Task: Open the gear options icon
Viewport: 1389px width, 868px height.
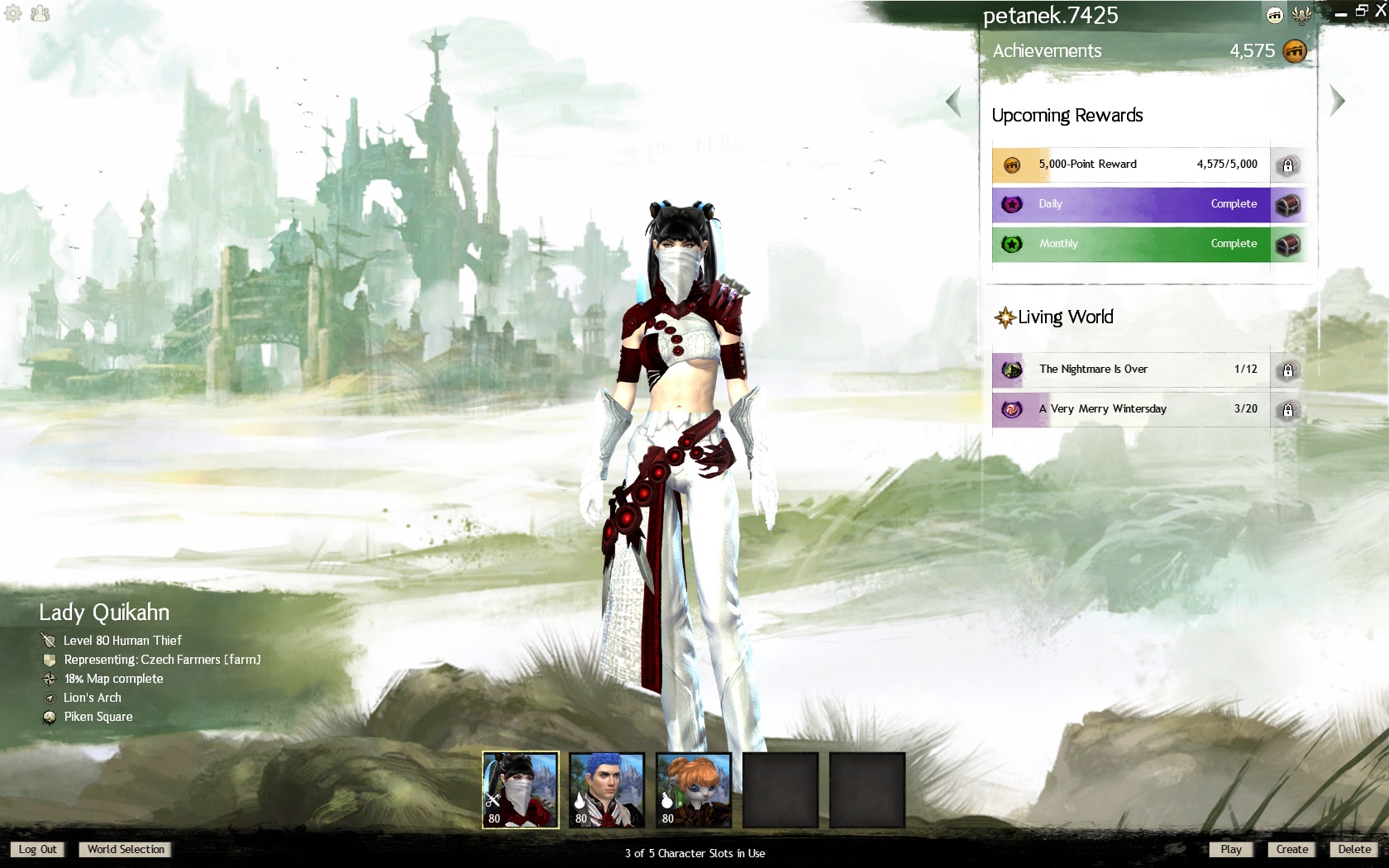Action: coord(13,13)
